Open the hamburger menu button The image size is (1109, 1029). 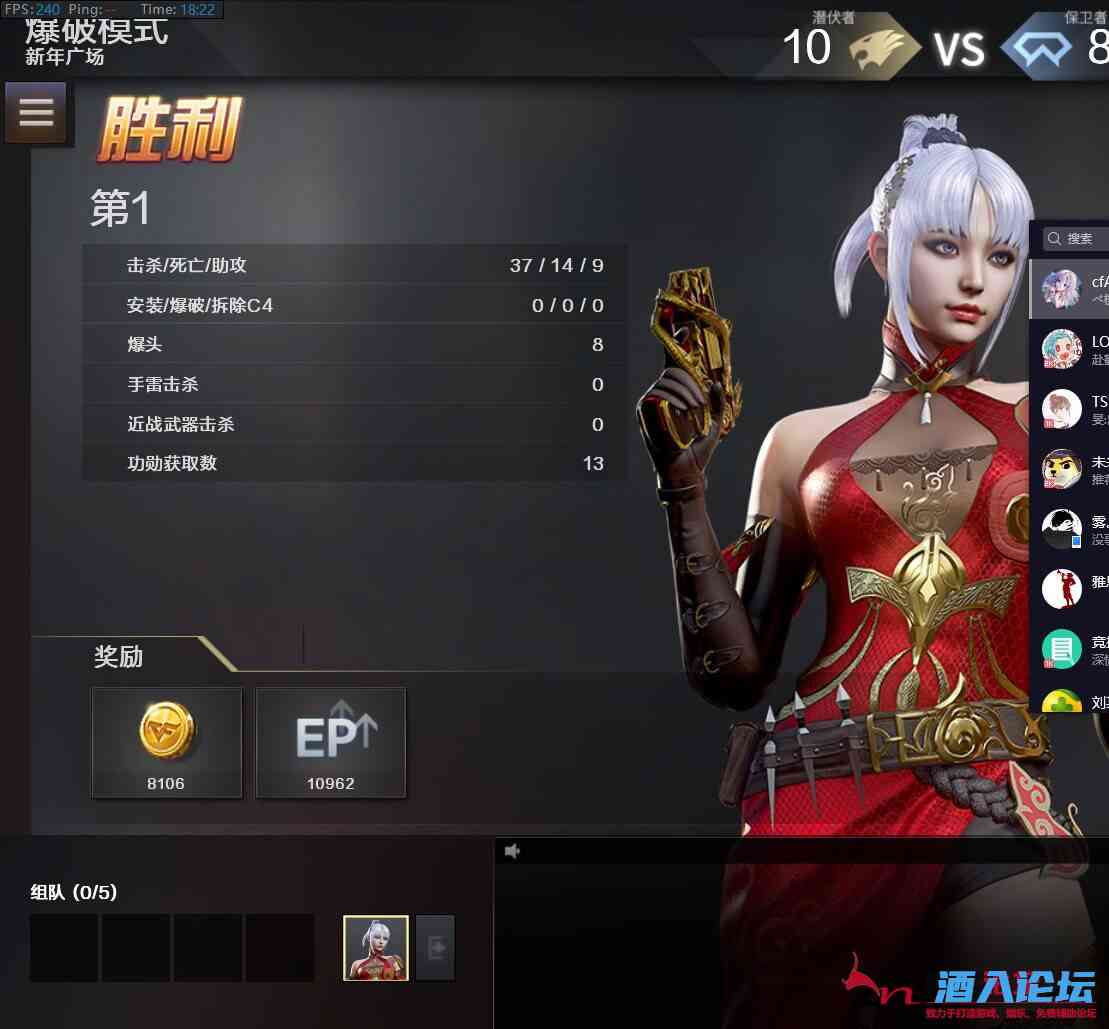[36, 112]
